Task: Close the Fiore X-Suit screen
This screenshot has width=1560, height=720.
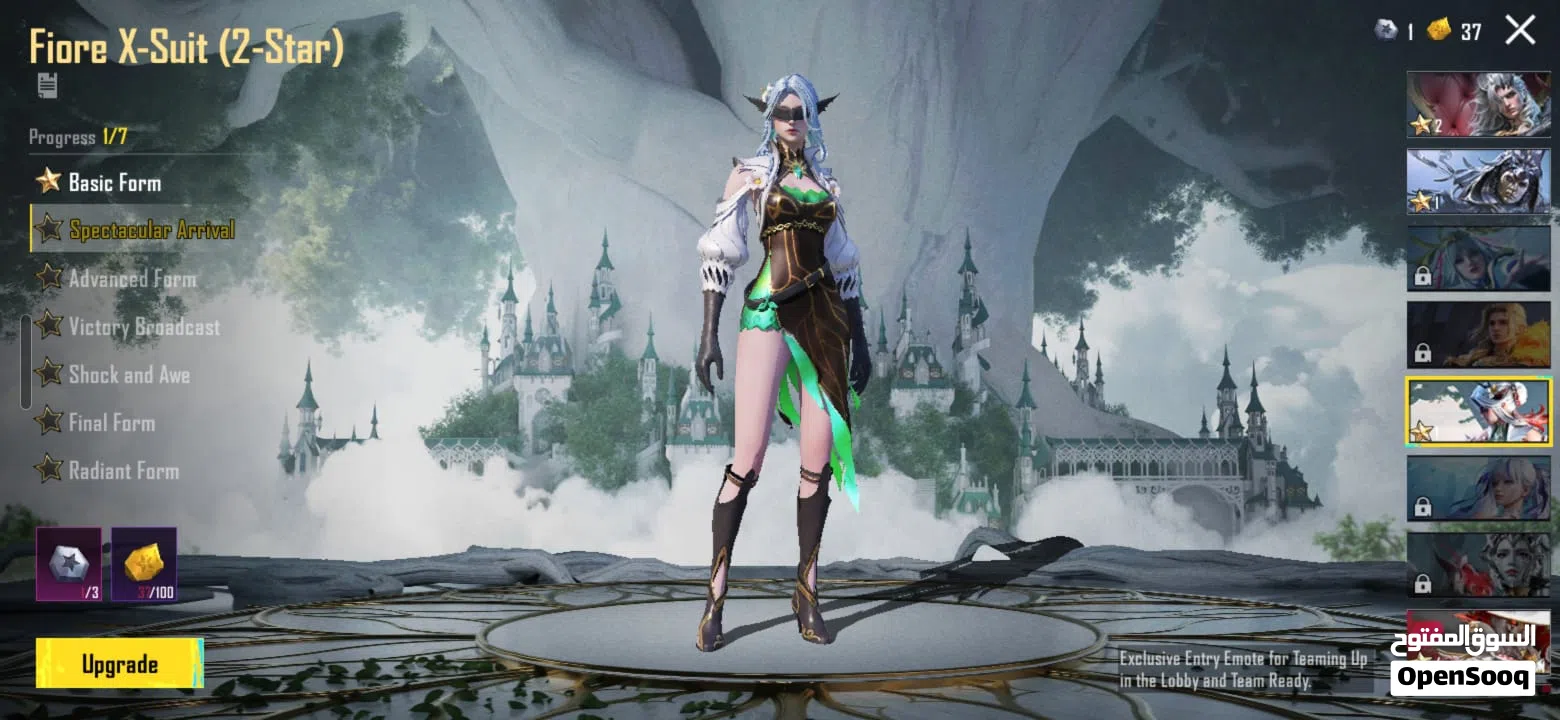Action: pos(1520,31)
